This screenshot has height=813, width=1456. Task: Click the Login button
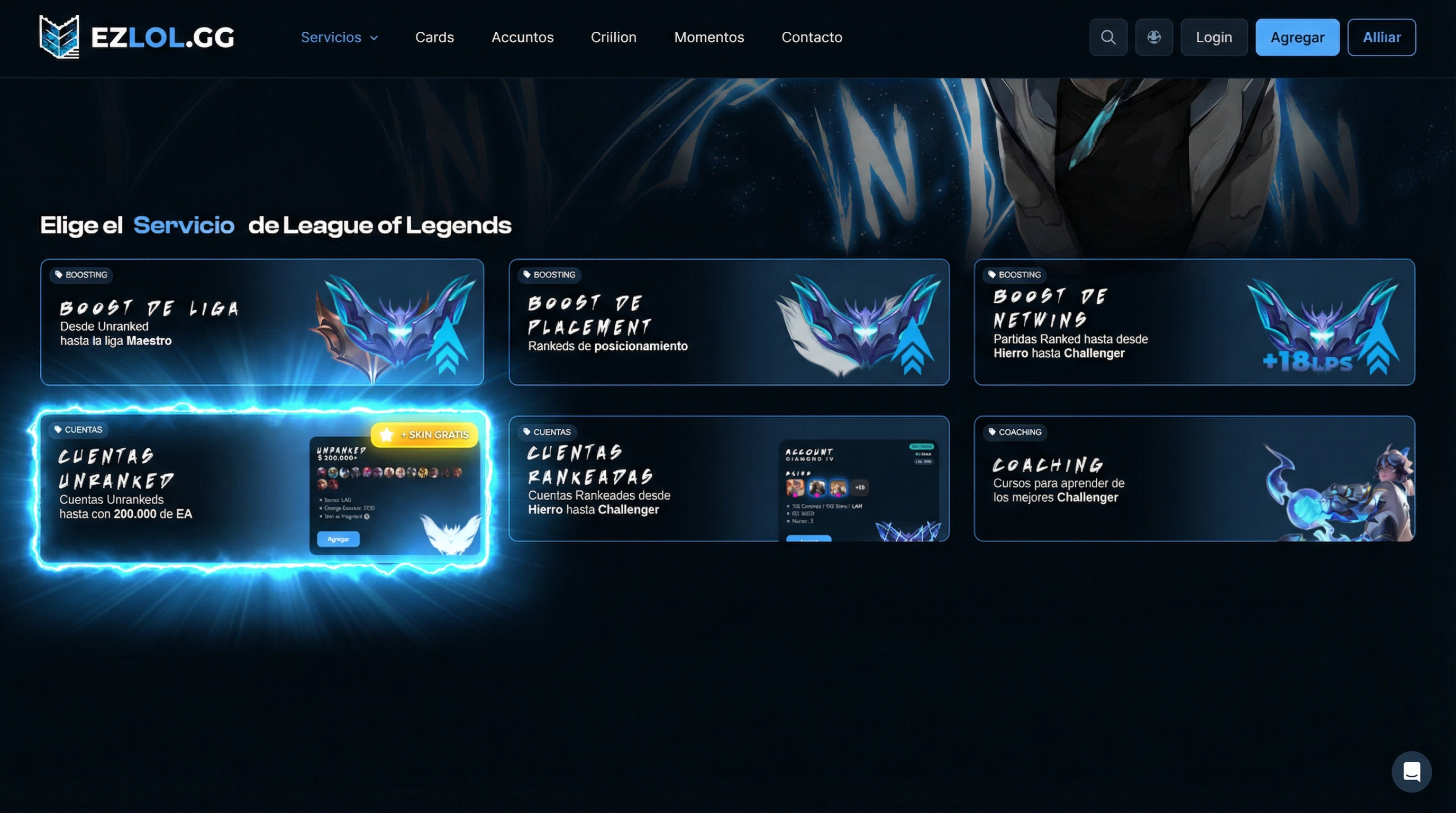(1214, 37)
